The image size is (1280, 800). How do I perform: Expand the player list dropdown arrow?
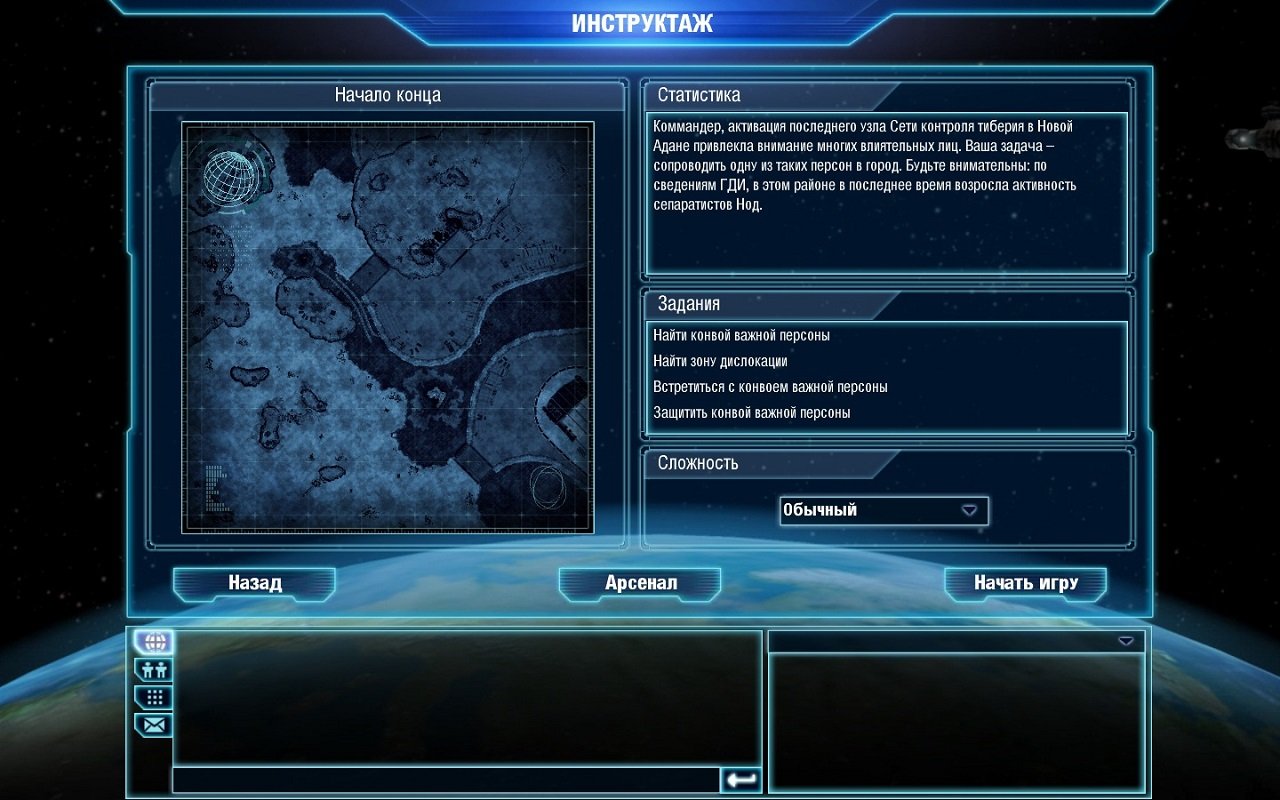(1128, 641)
